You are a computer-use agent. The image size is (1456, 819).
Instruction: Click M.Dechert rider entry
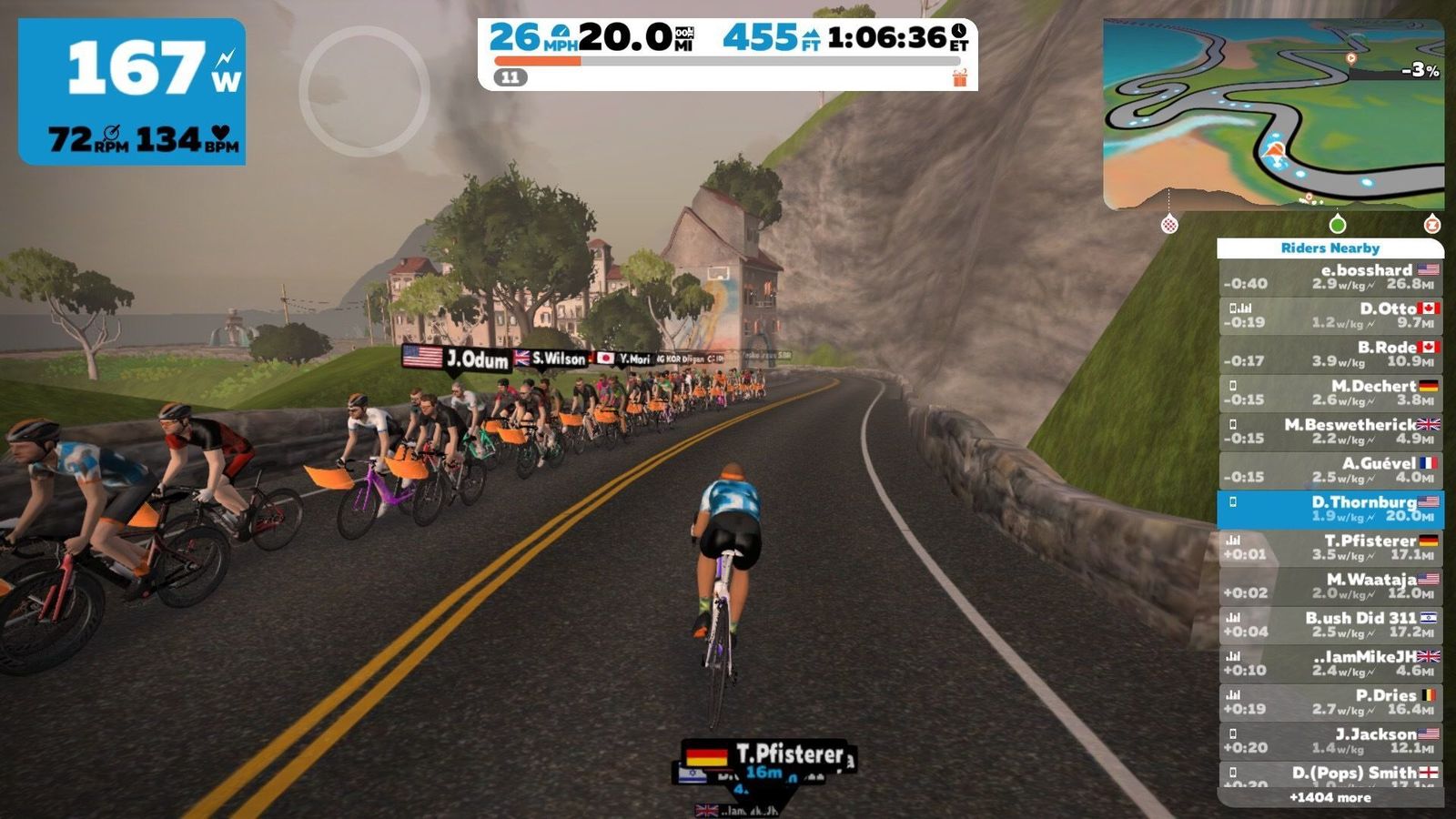click(x=1330, y=392)
